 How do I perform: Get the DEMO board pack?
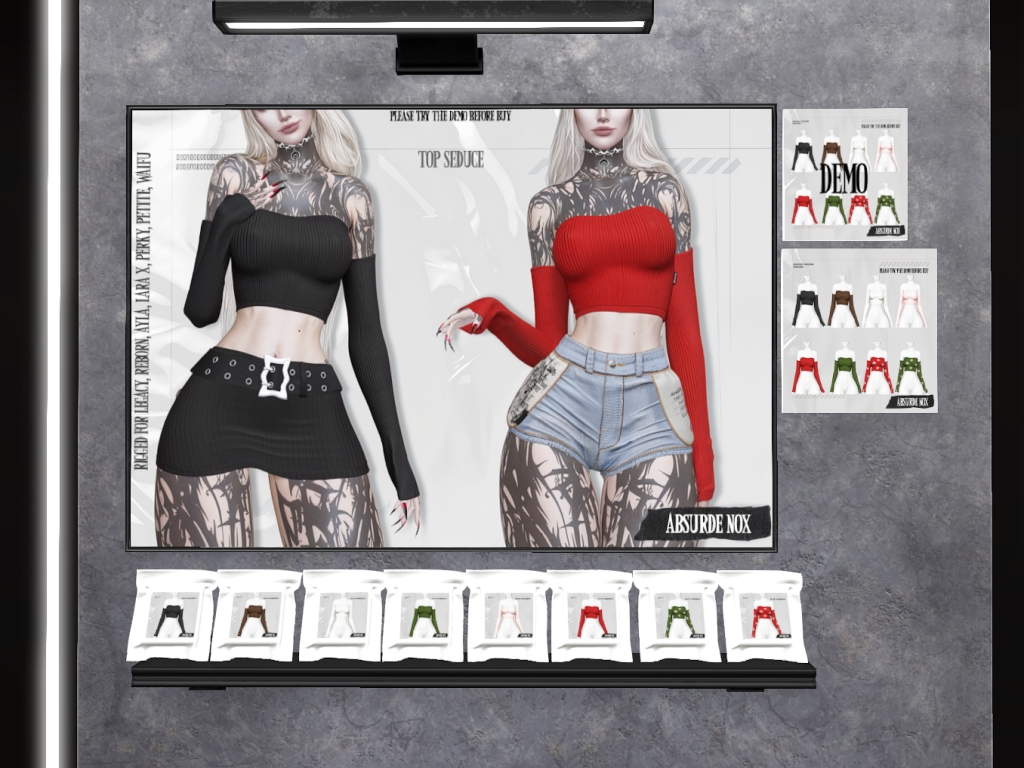(x=845, y=174)
